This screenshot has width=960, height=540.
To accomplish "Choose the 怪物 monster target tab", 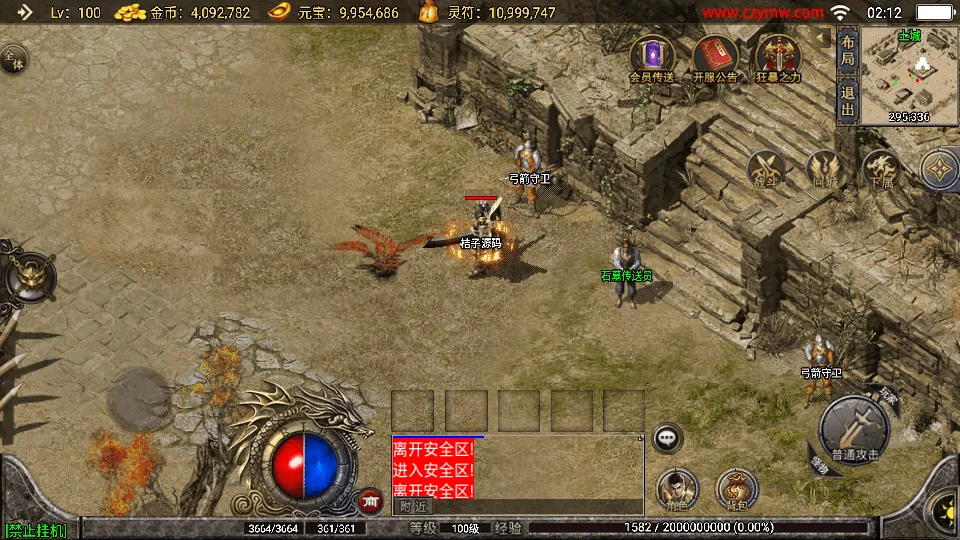I will point(820,464).
